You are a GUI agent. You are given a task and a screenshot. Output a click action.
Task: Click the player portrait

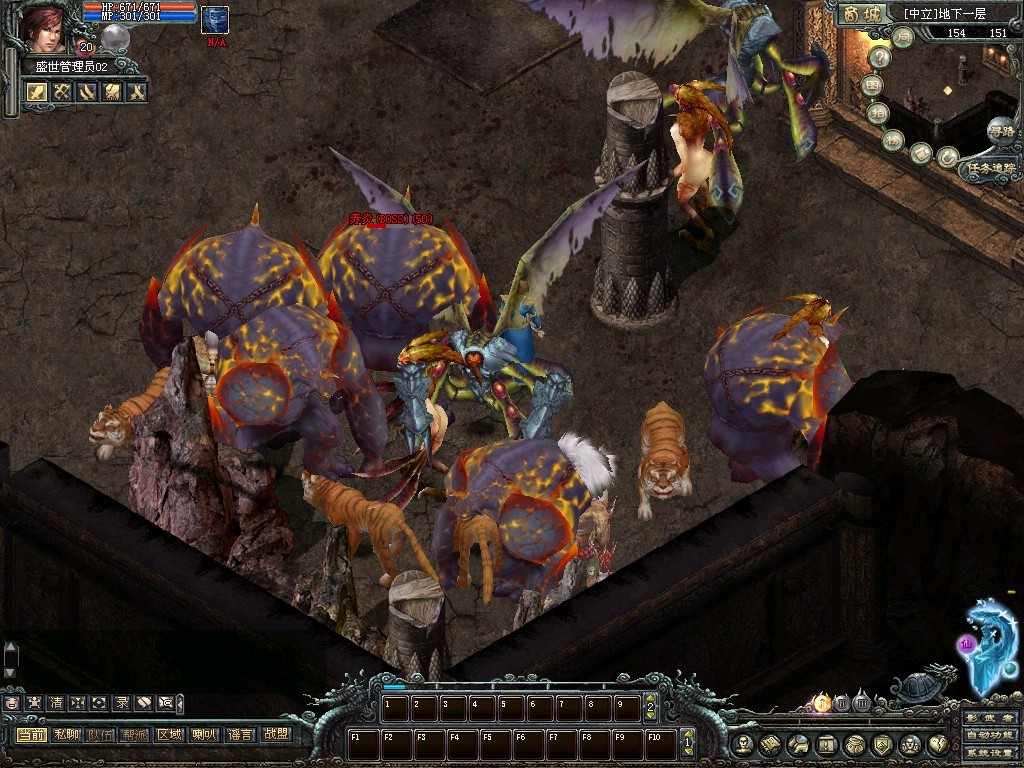point(42,27)
